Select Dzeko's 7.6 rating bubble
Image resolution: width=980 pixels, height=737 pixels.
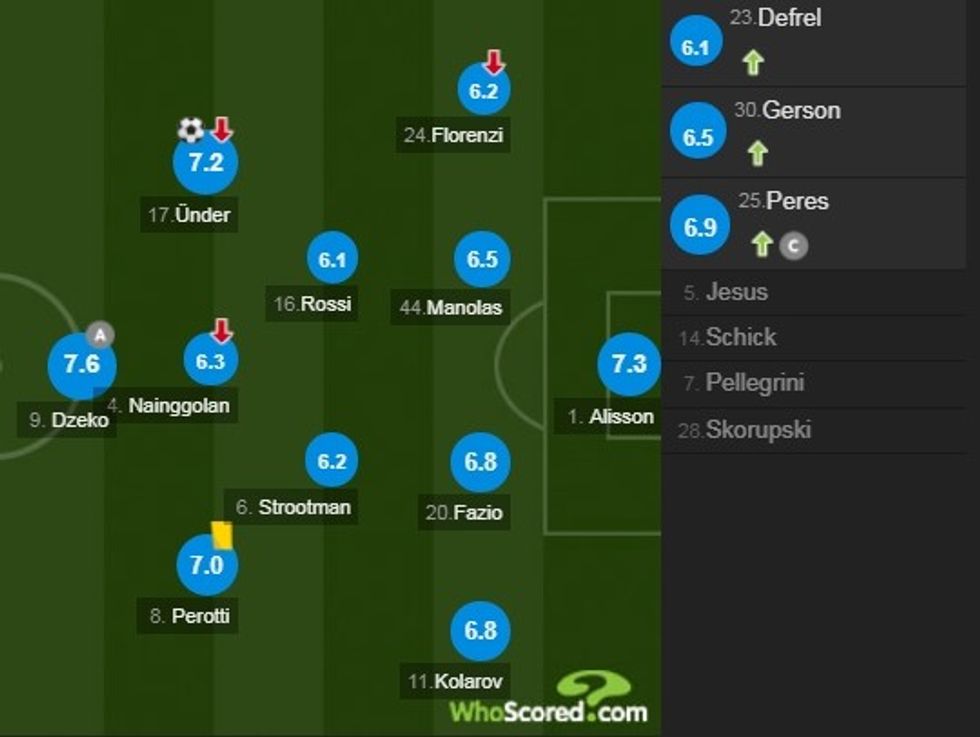pos(82,364)
